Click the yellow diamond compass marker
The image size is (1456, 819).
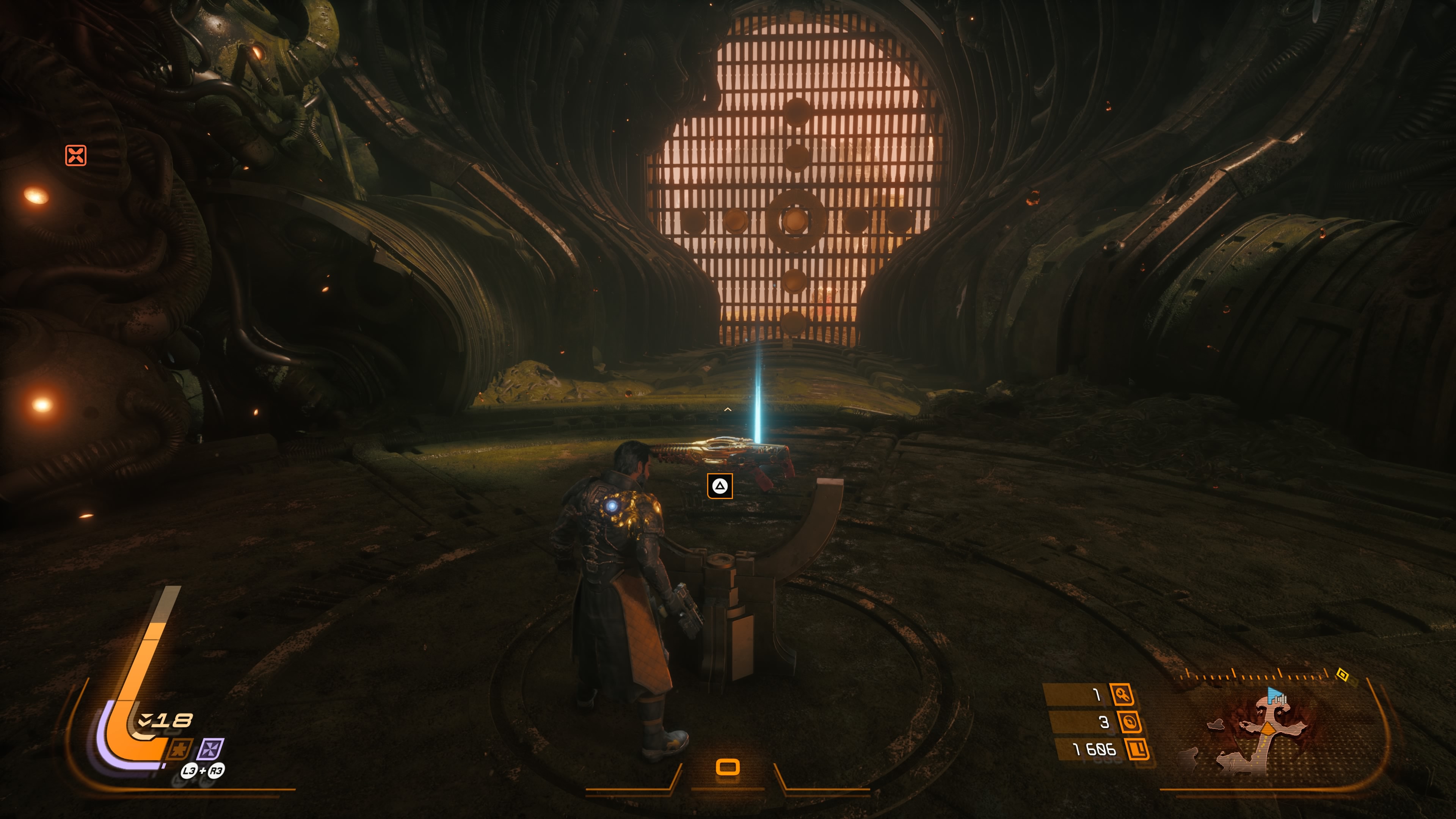click(x=1342, y=674)
